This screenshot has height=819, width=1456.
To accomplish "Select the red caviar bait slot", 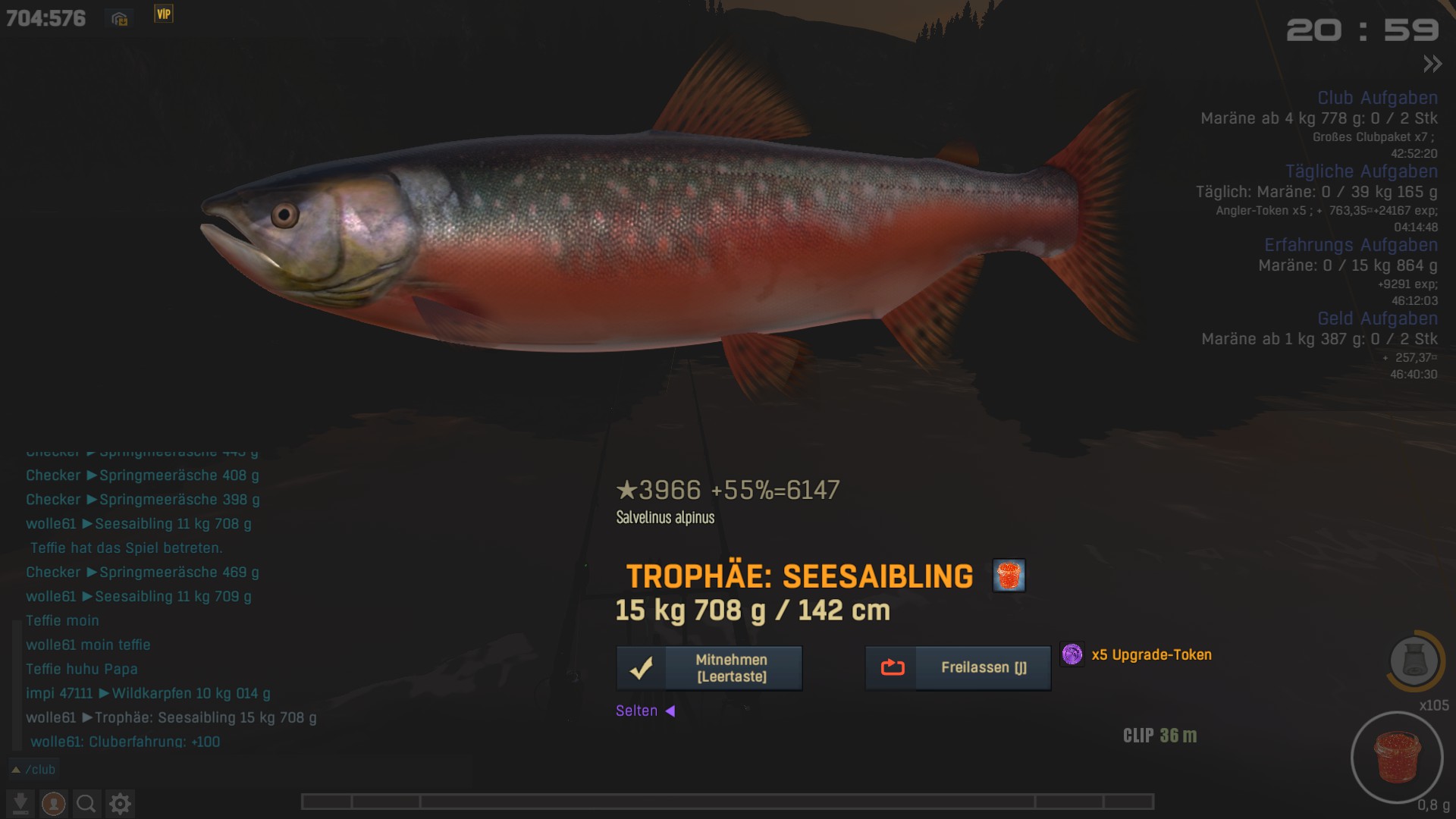I will point(1396,757).
